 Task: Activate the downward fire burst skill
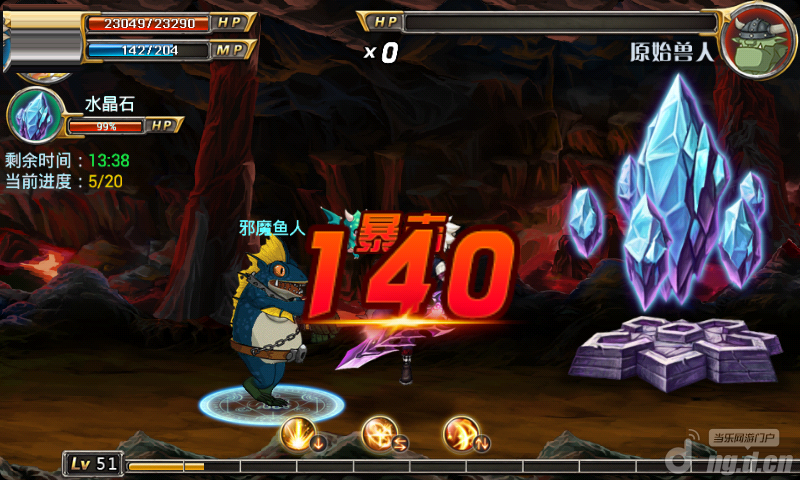point(299,434)
